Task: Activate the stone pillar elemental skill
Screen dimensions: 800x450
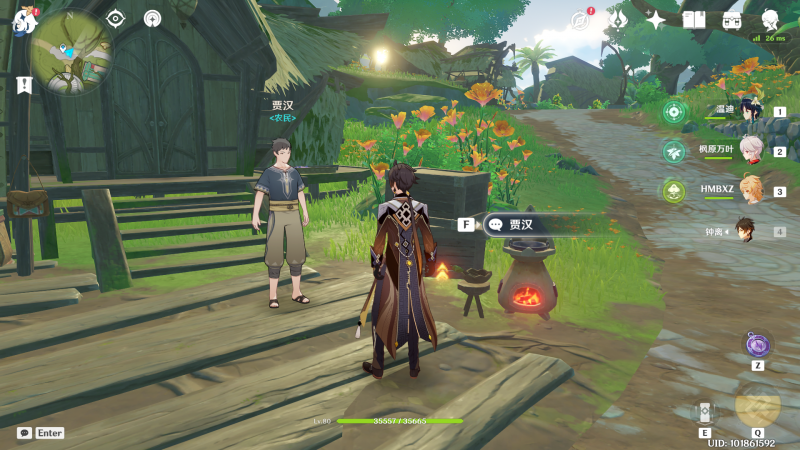Action: (705, 411)
